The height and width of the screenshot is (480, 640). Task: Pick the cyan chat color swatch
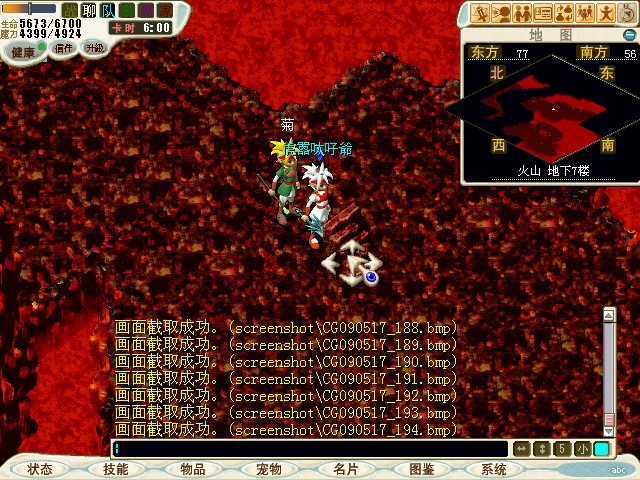point(601,449)
